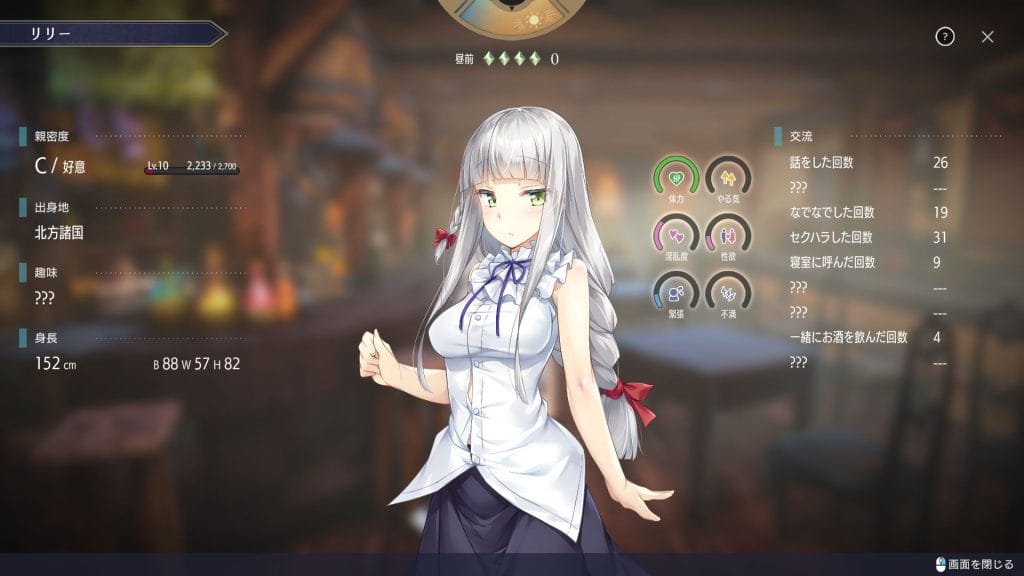
Task: Open the help question mark button
Action: tap(945, 37)
